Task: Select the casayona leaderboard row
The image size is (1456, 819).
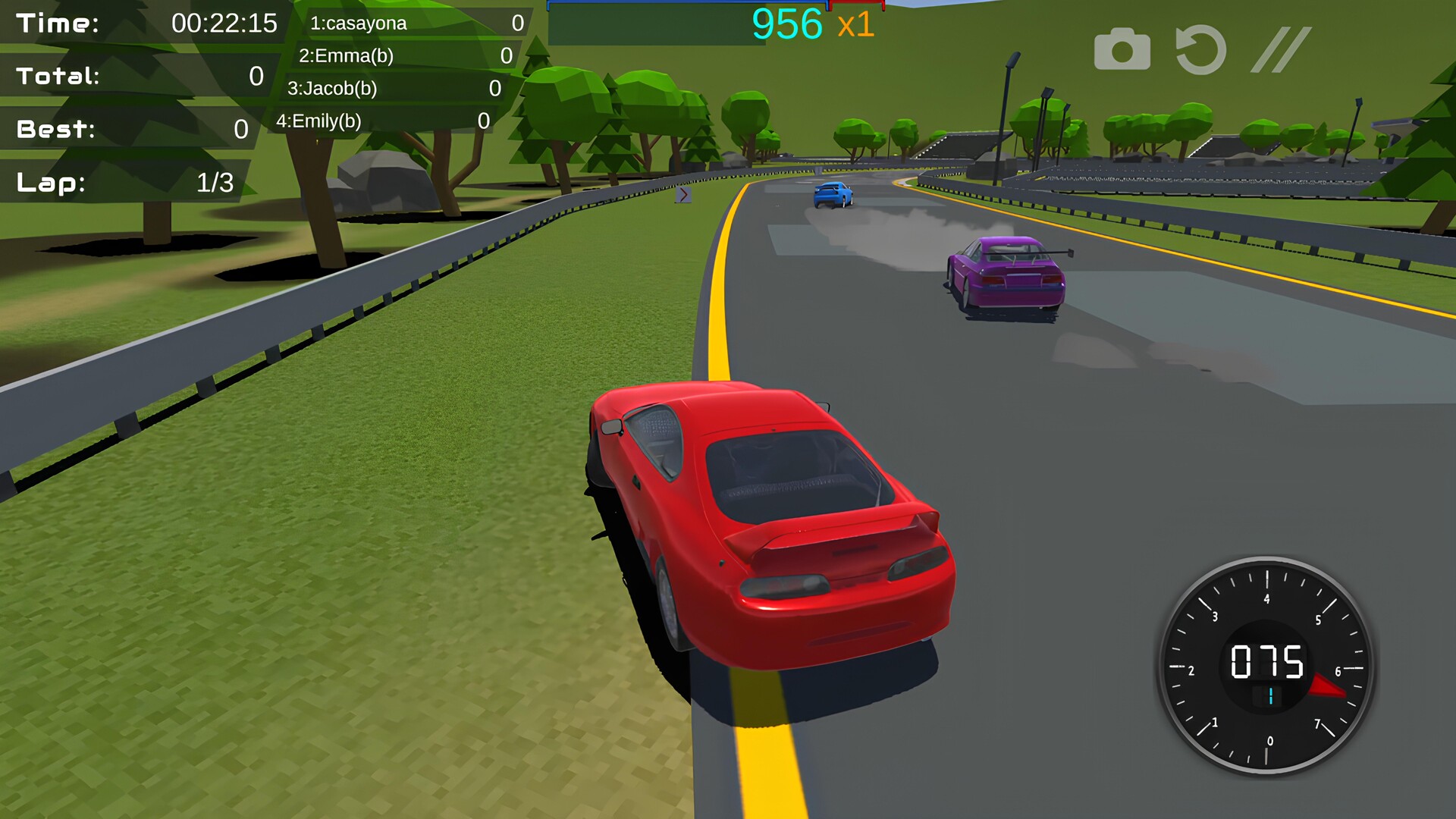Action: (414, 23)
